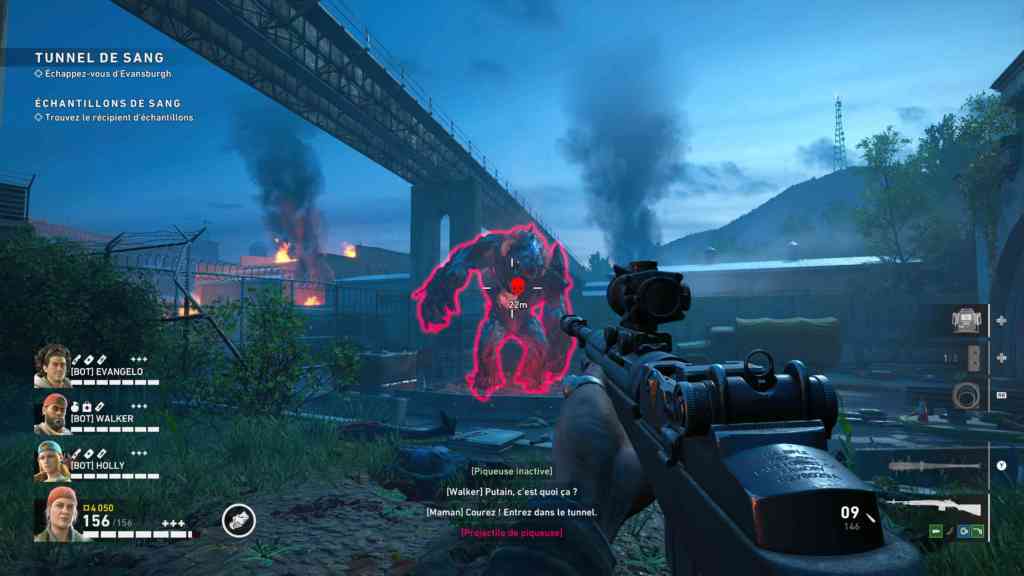Select the primary rifle weapon slot
The width and height of the screenshot is (1024, 576).
(x=945, y=507)
